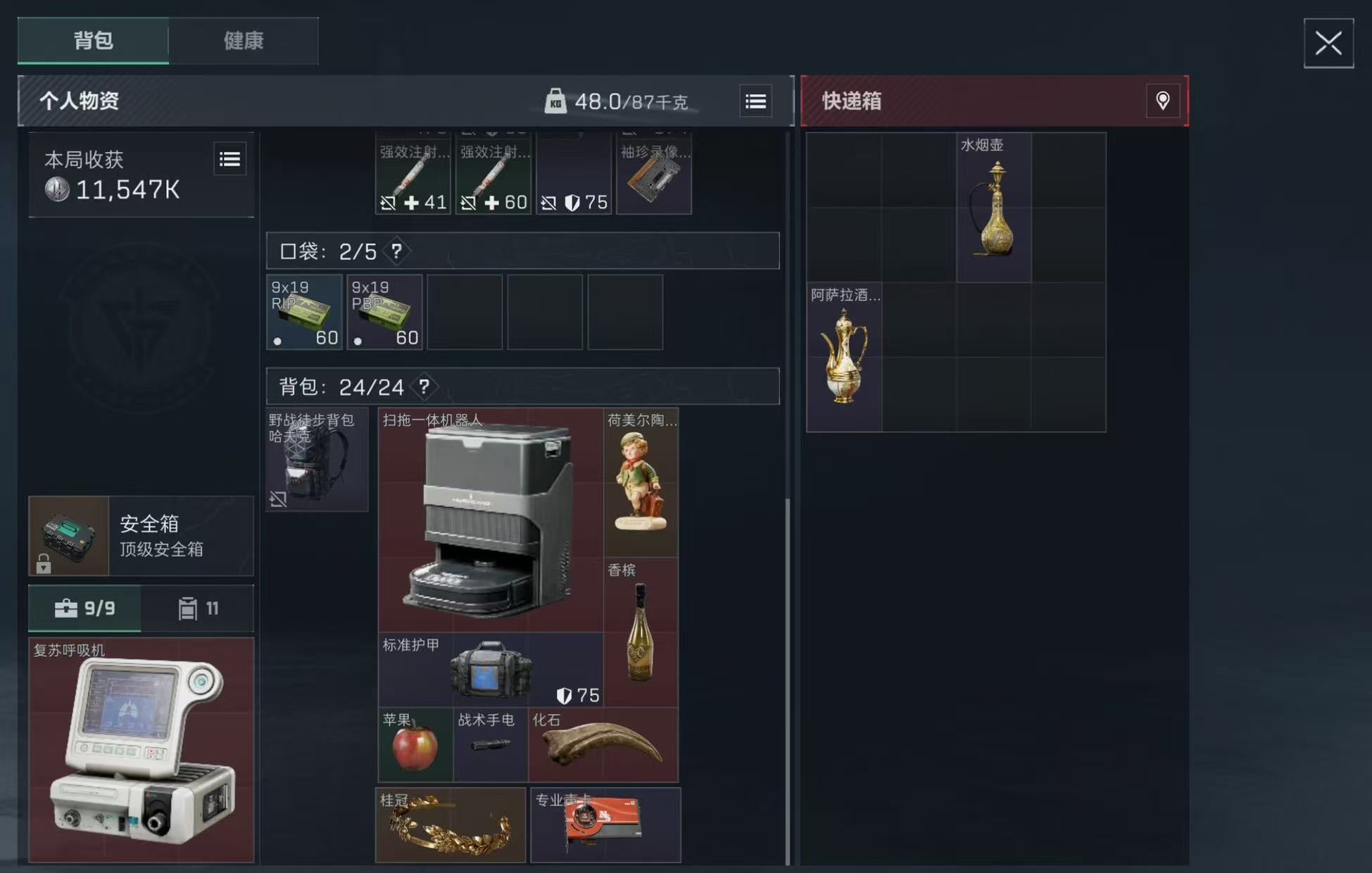
Task: Open the briefcase tab showing 11
Action: tap(198, 608)
